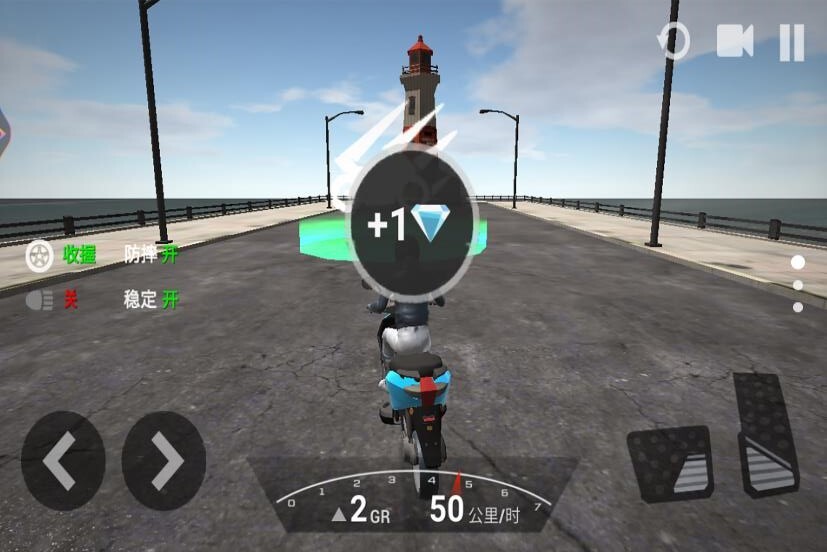Steer left with the left arrow button
Viewport: 827px width, 552px height.
coord(62,461)
